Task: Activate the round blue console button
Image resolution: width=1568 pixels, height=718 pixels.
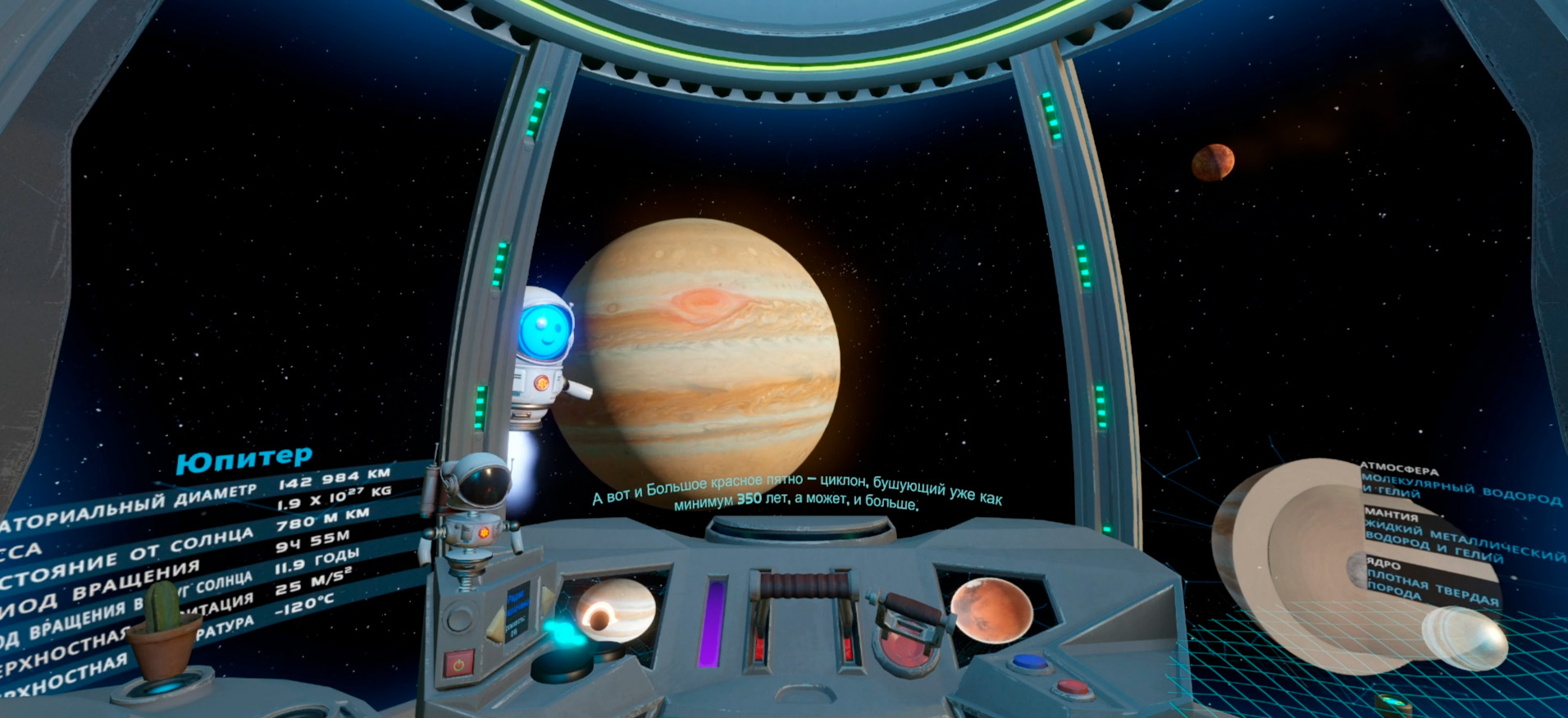Action: [1029, 661]
